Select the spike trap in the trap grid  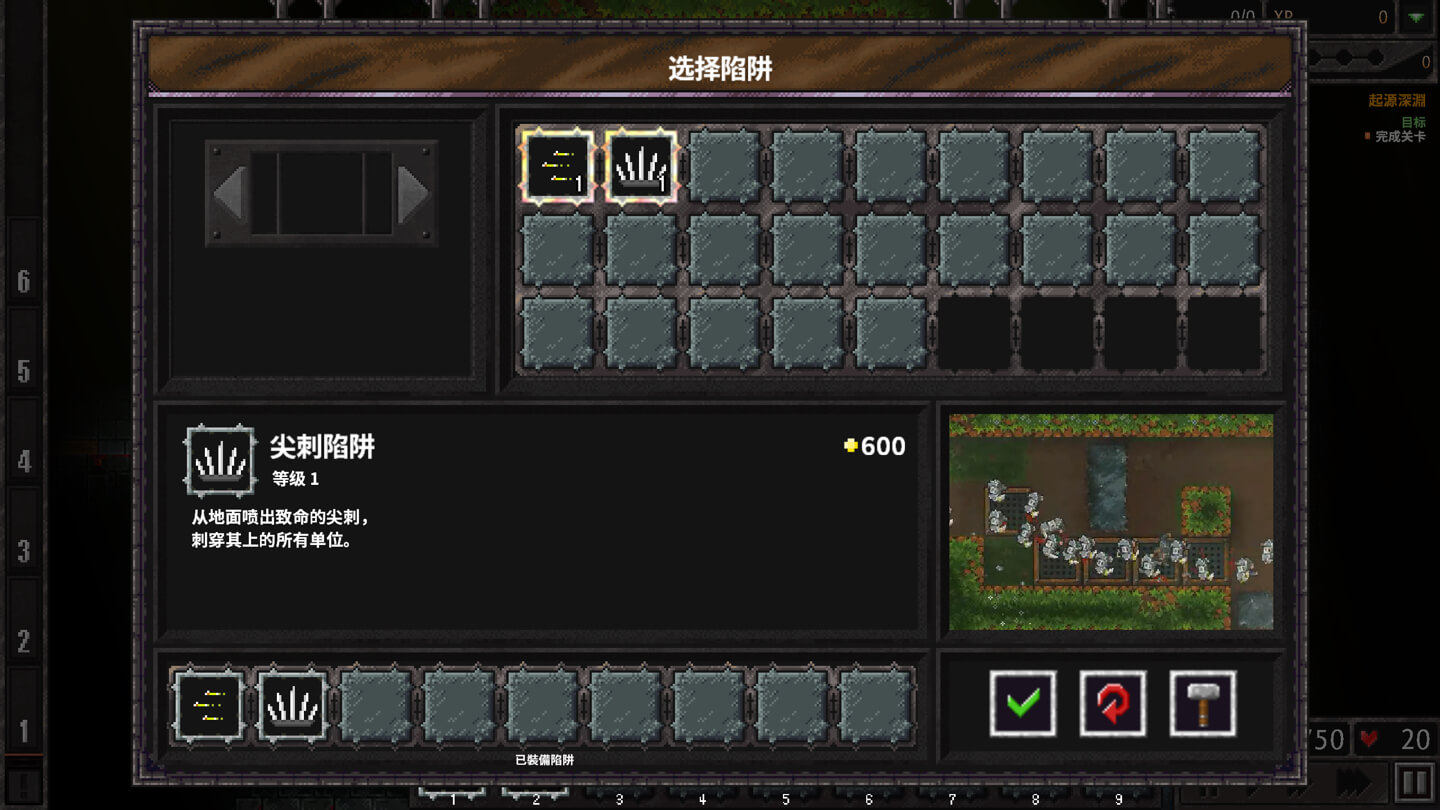[x=641, y=166]
